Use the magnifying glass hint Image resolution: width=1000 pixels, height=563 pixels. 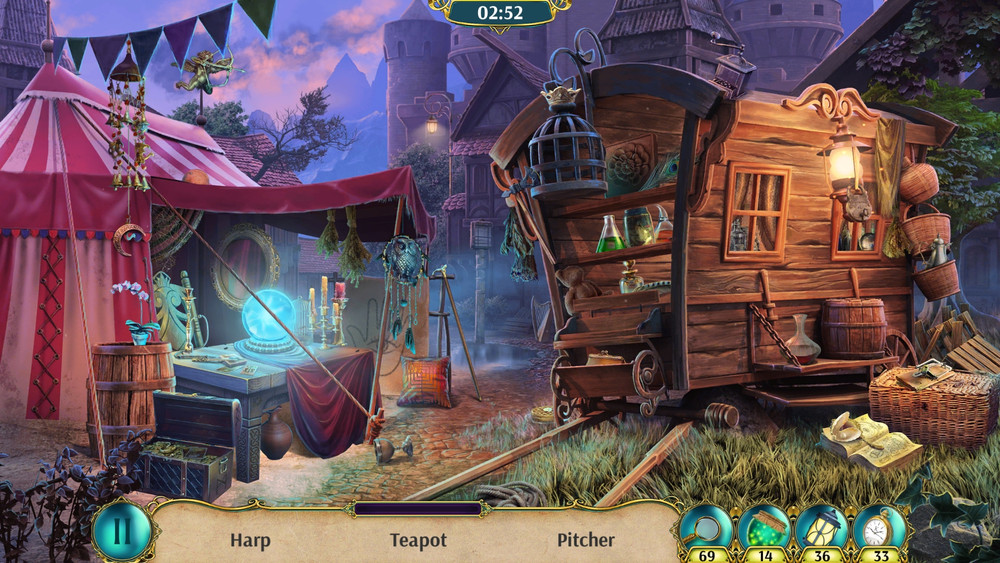pyautogui.click(x=705, y=527)
